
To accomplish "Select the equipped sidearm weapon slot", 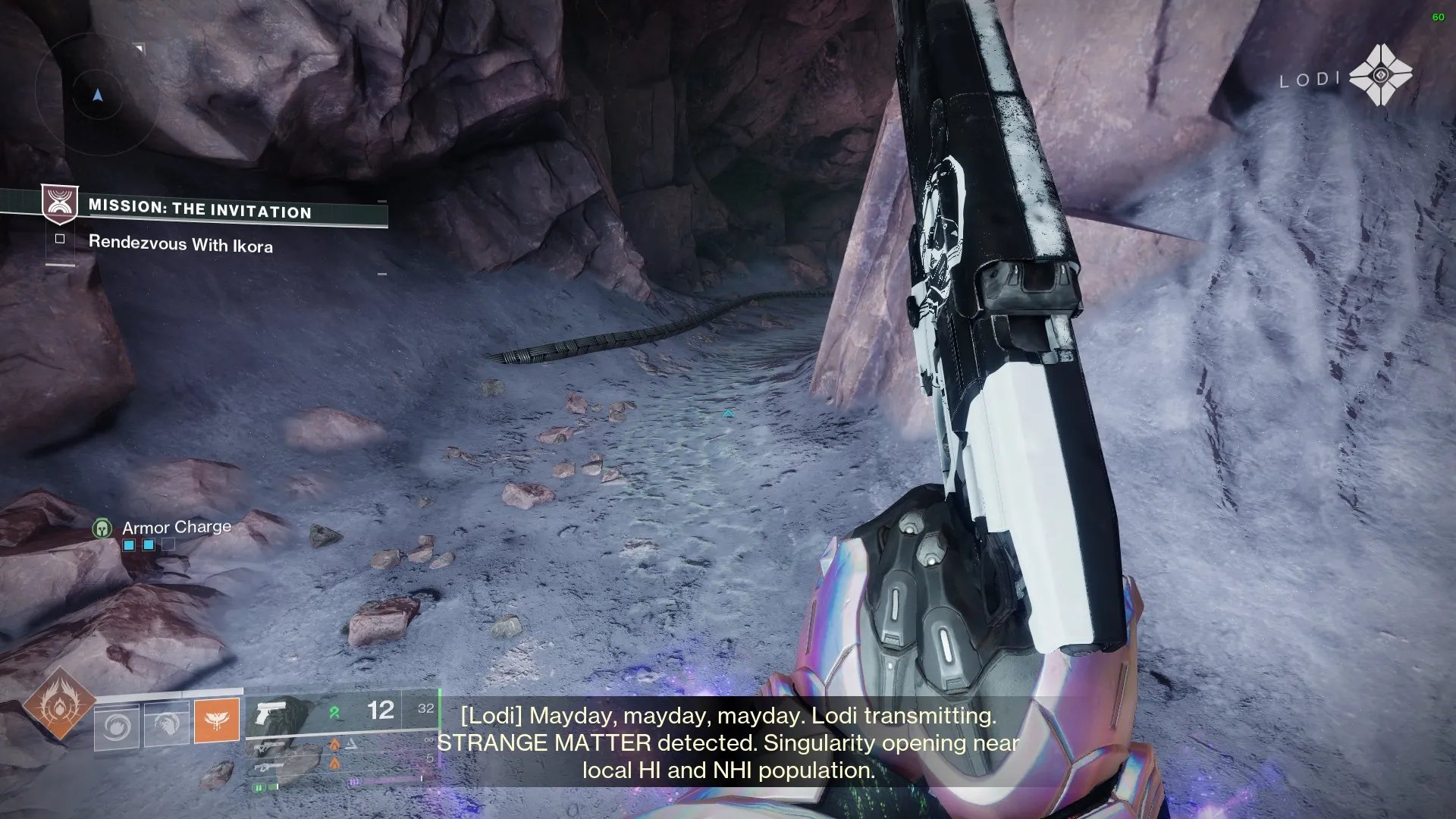I will point(271,714).
